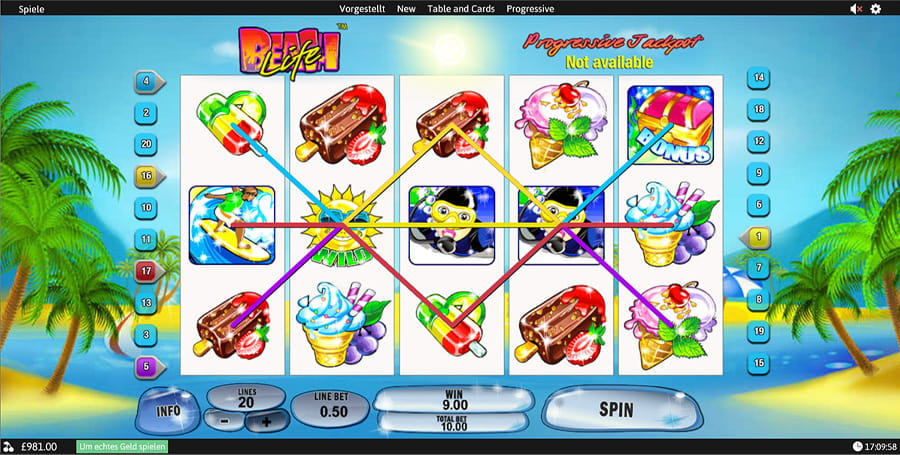This screenshot has height=455, width=900.
Task: Spin the reels with the SPIN button
Action: coord(616,409)
